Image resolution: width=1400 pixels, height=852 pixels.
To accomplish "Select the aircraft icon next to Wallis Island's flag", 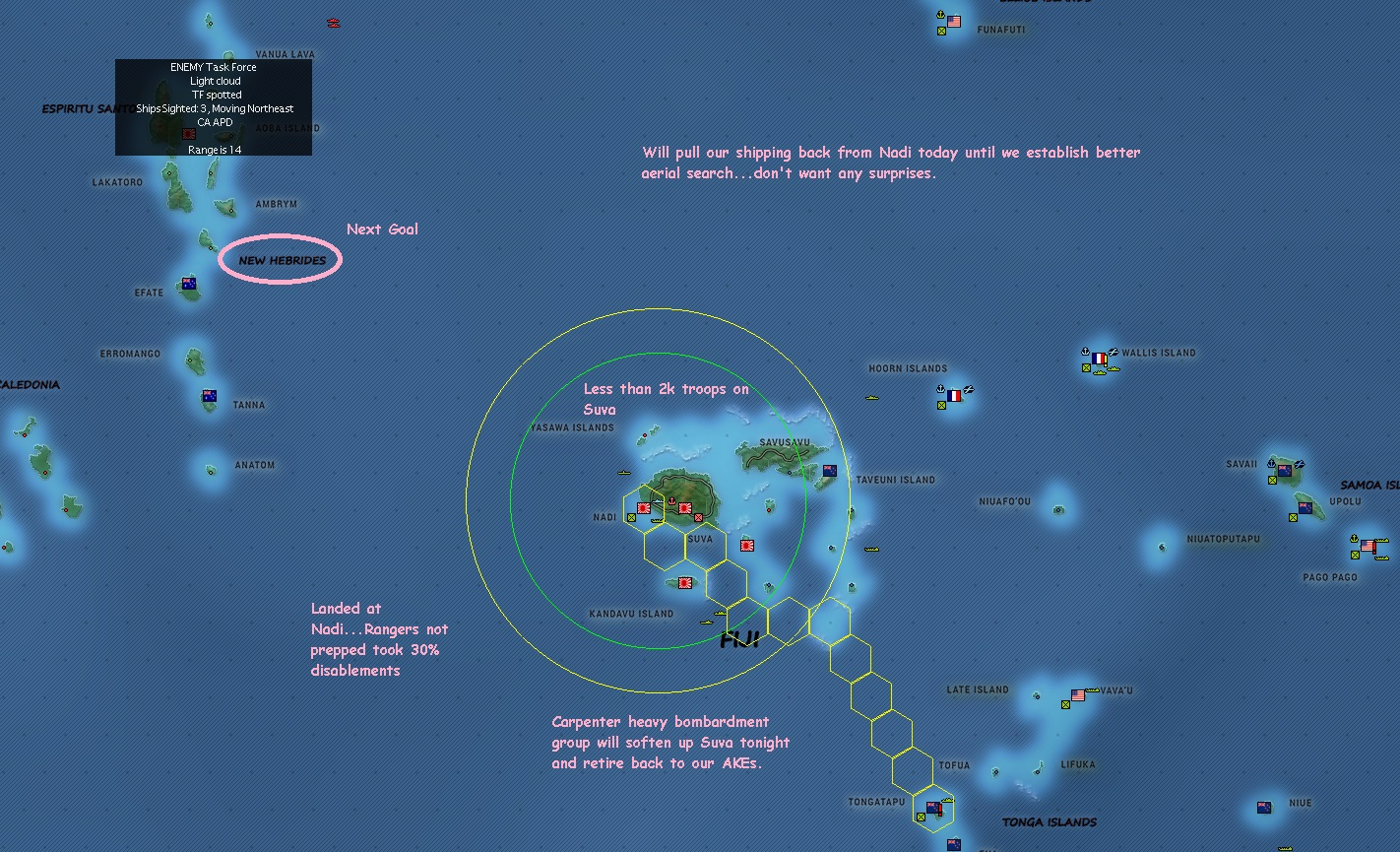I will point(1114,352).
